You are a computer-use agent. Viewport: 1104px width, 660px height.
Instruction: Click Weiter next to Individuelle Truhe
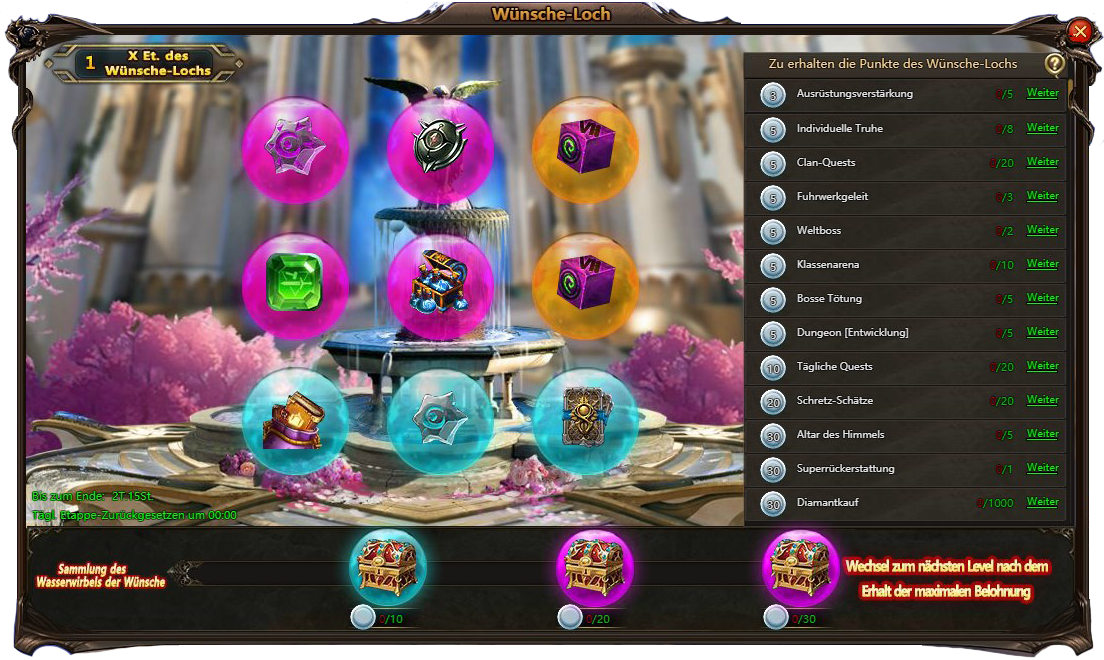1042,128
